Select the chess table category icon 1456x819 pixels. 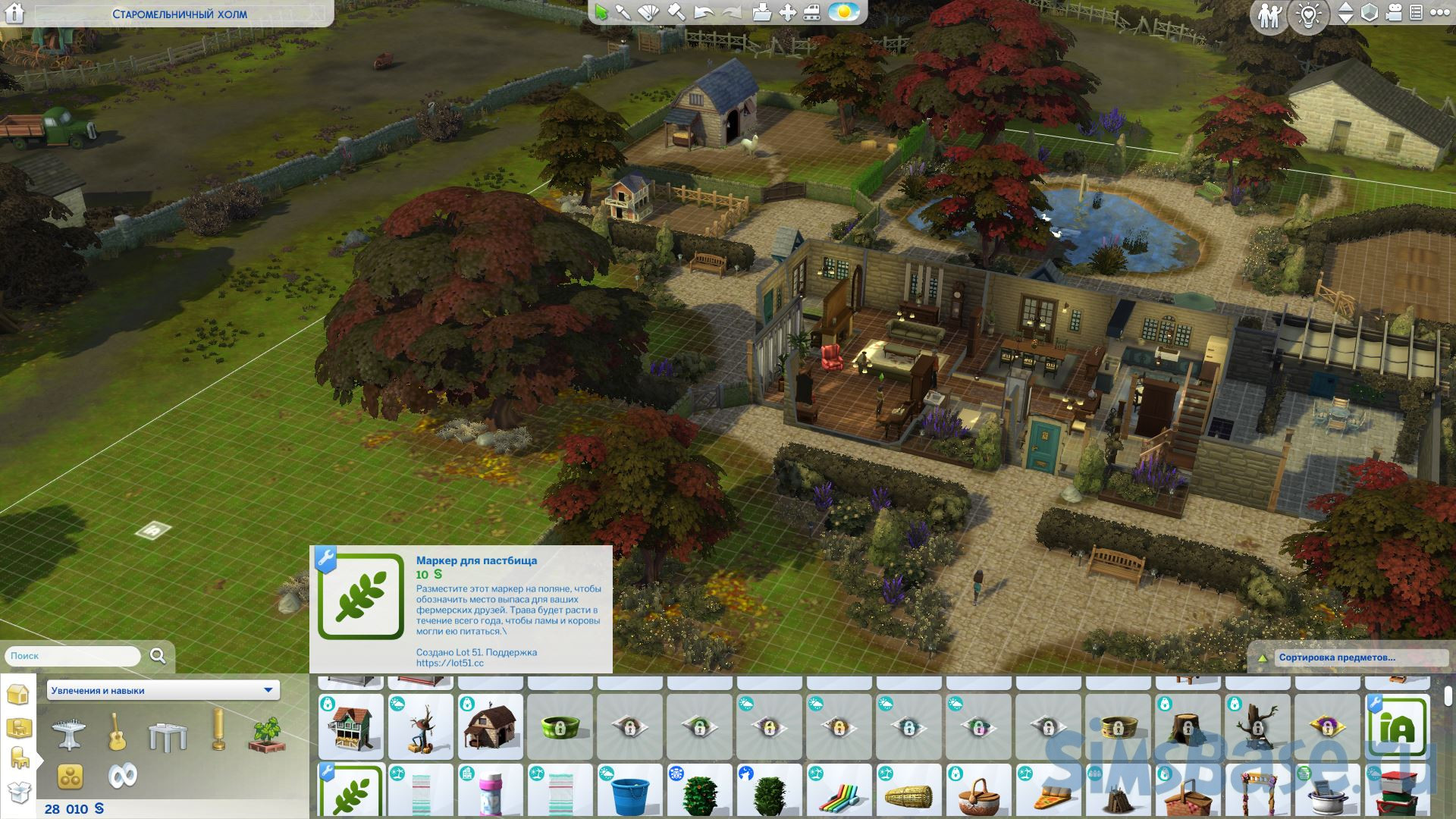tap(69, 733)
